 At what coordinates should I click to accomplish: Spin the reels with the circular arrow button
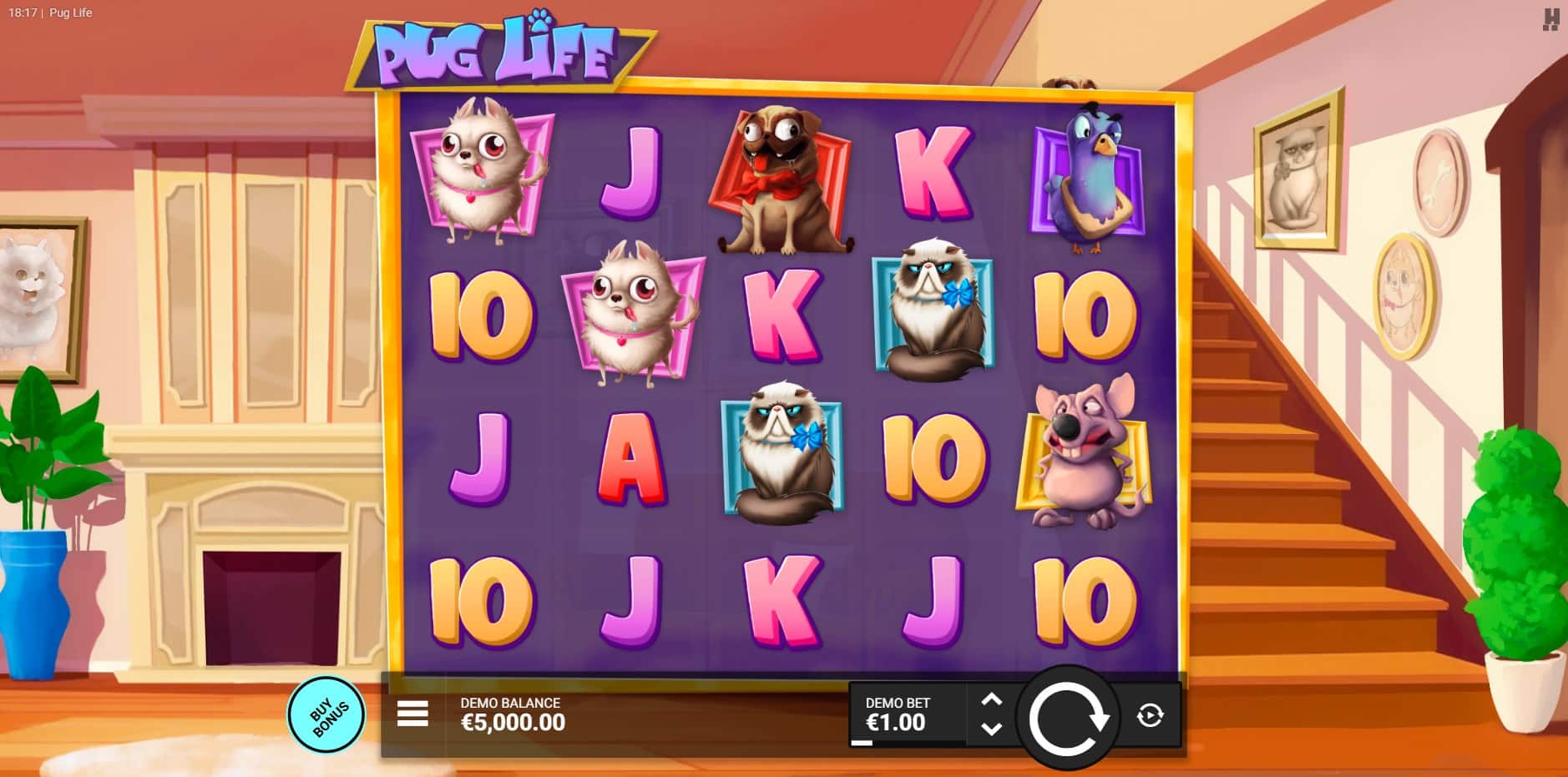tap(1067, 717)
